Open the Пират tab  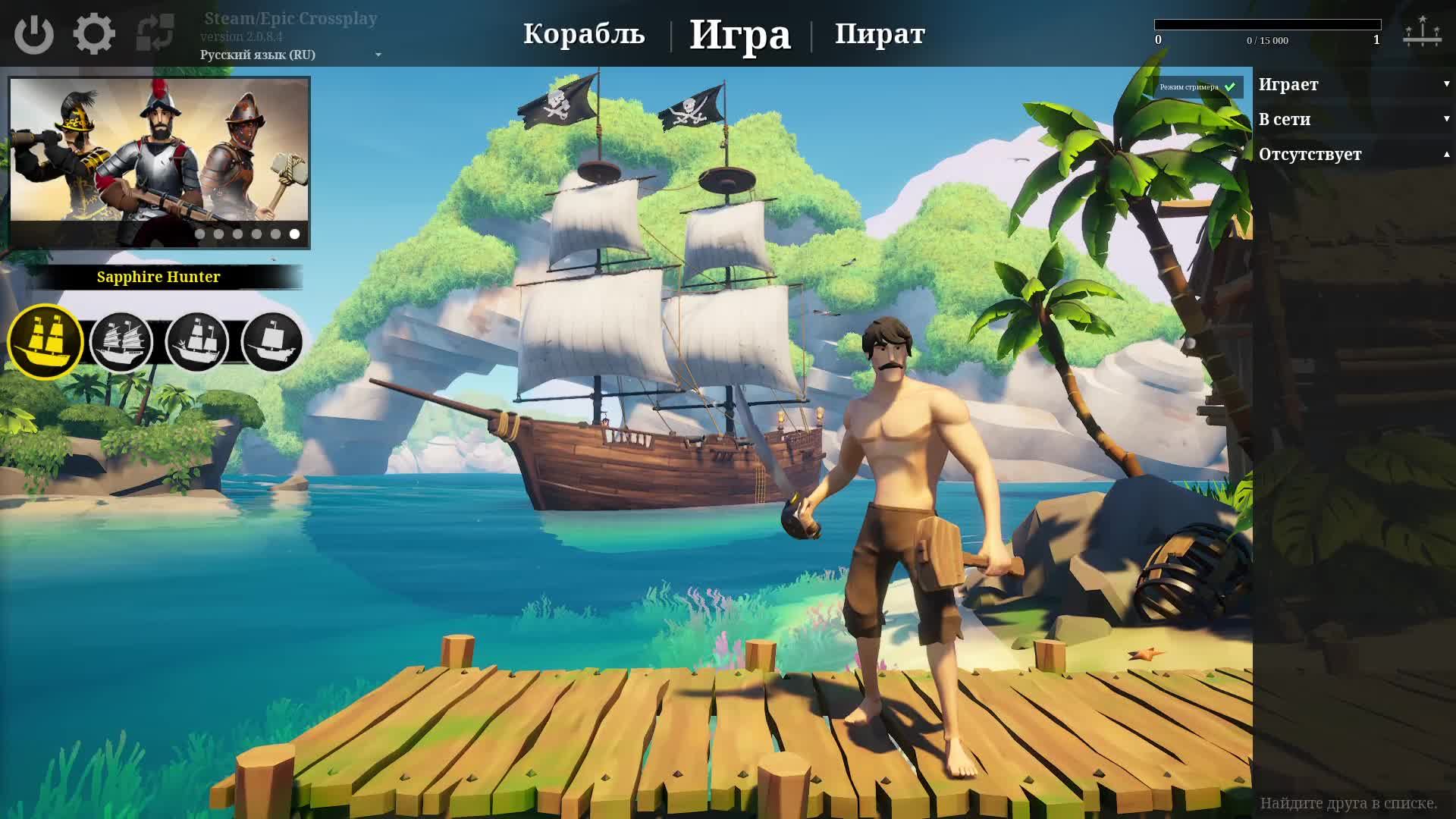click(x=880, y=33)
